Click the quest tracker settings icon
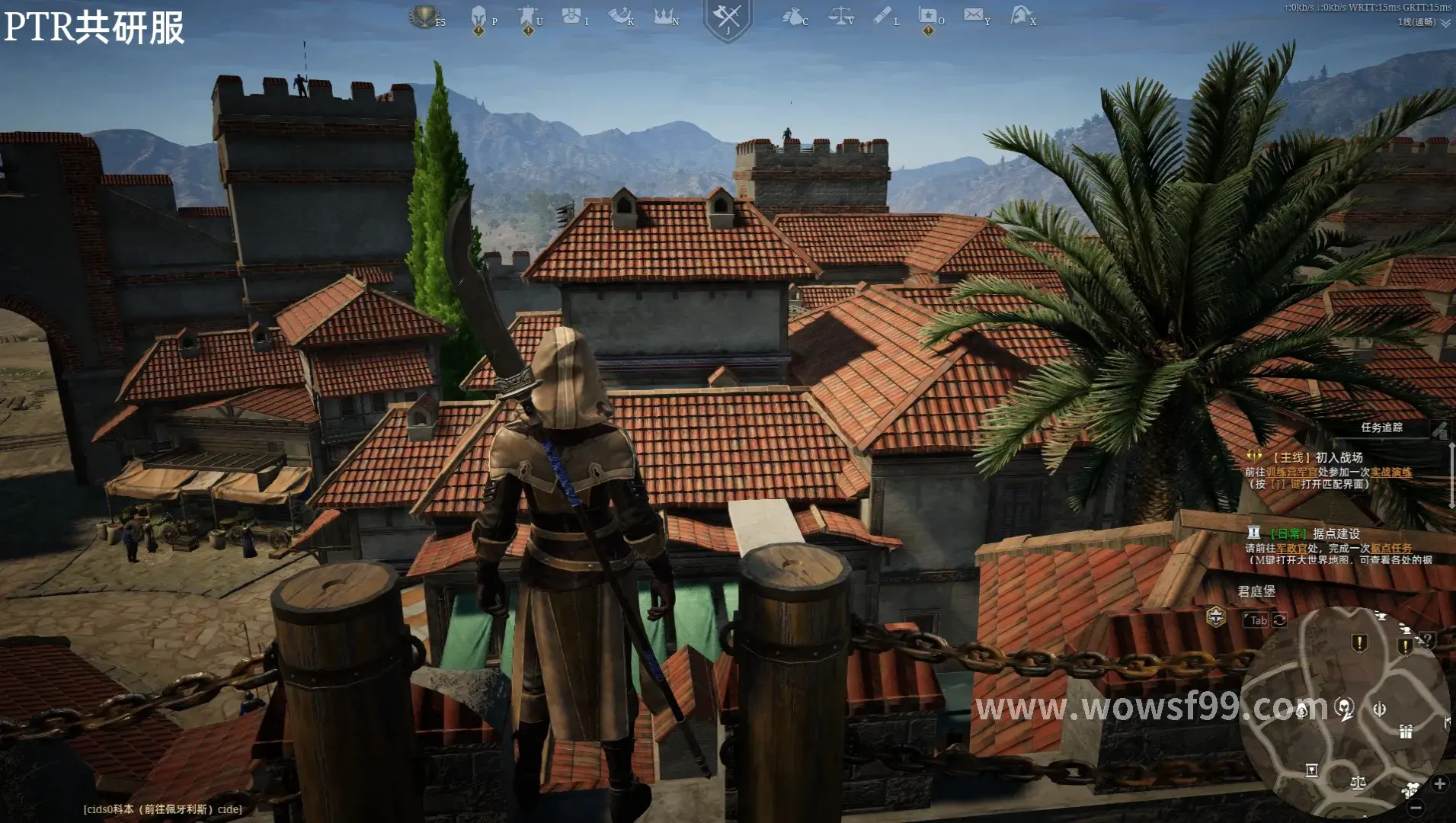1456x823 pixels. tap(1438, 431)
